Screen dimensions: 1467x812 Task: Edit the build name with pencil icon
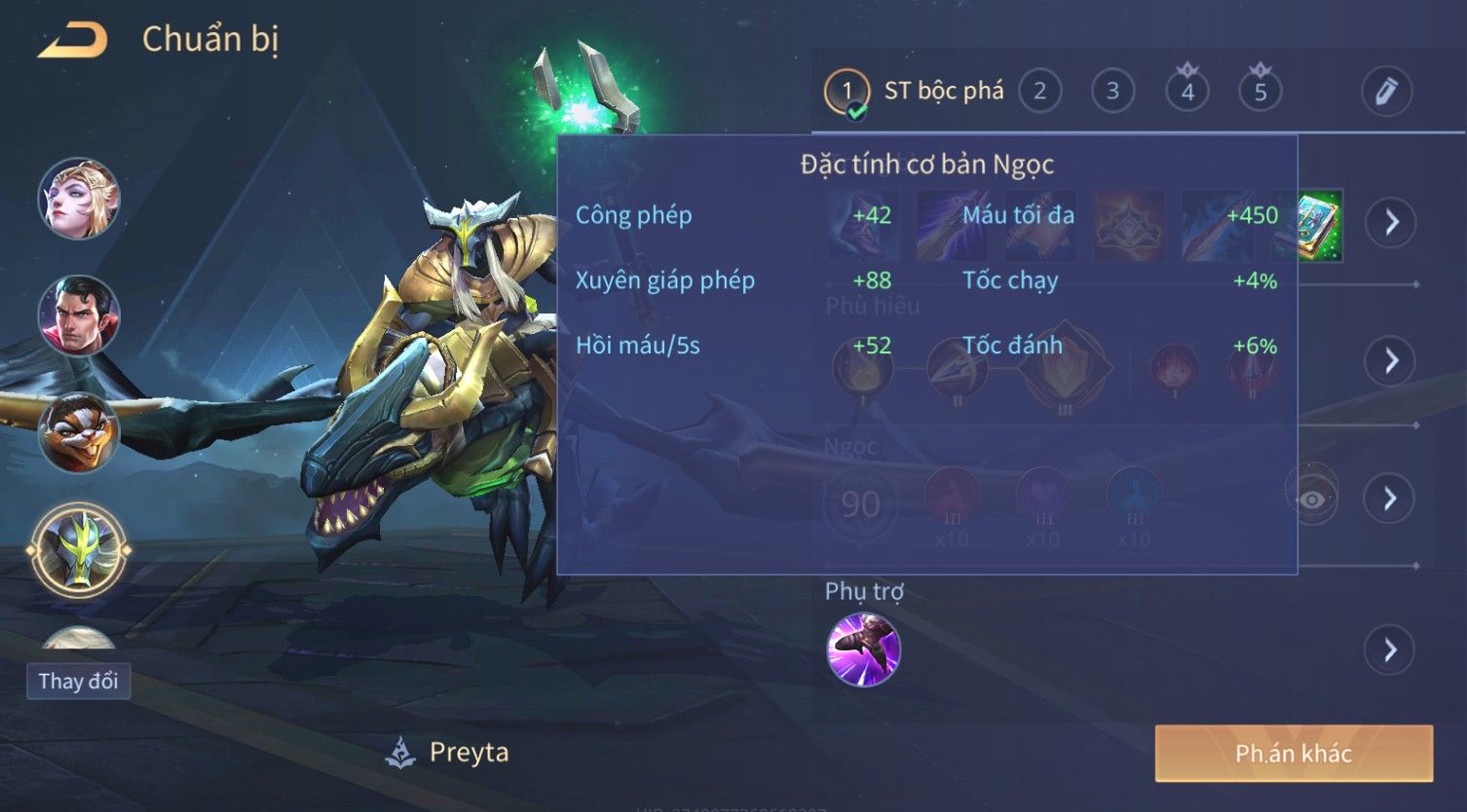[x=1386, y=92]
